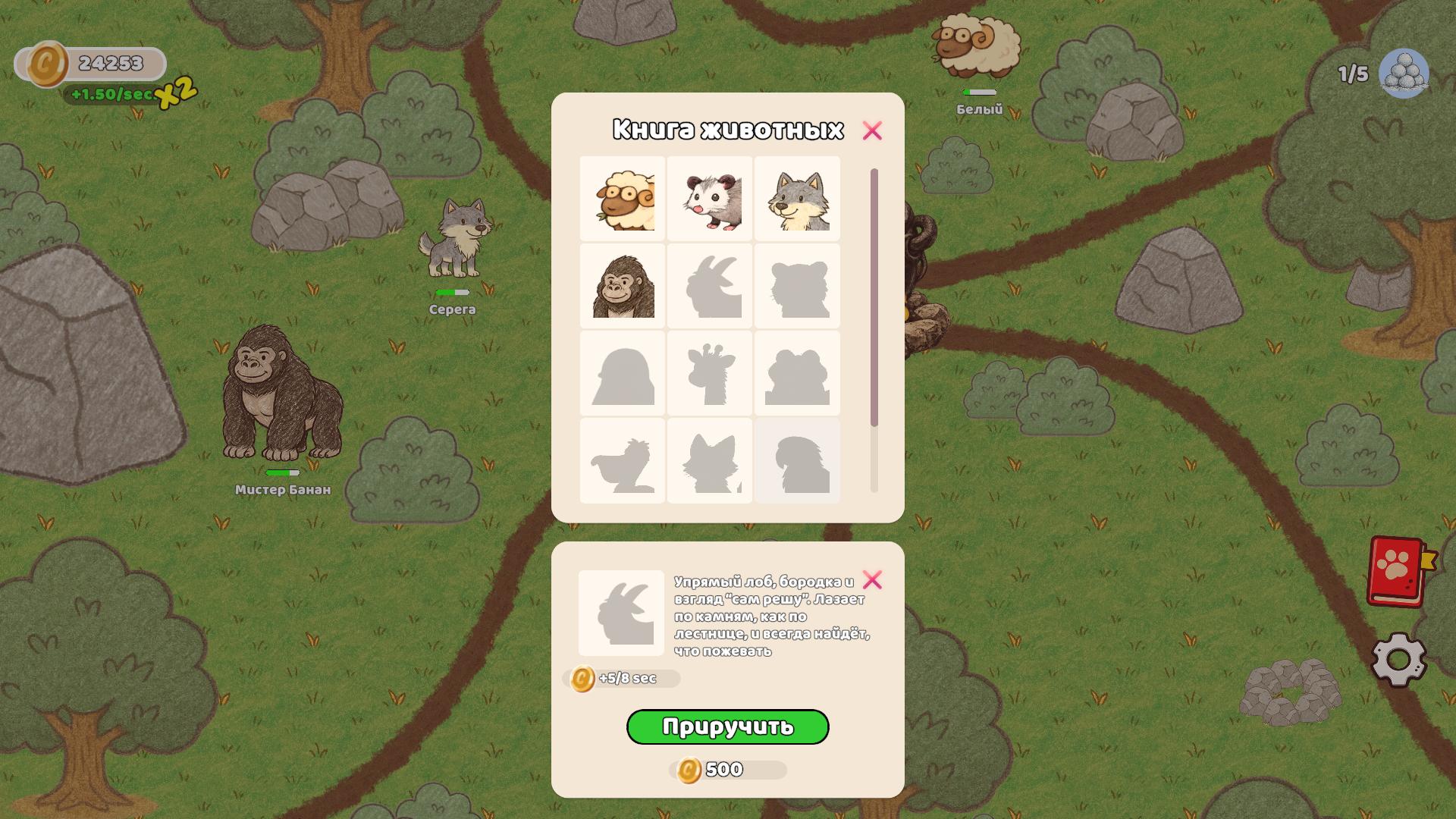Select the goat silhouette entry

(x=709, y=287)
